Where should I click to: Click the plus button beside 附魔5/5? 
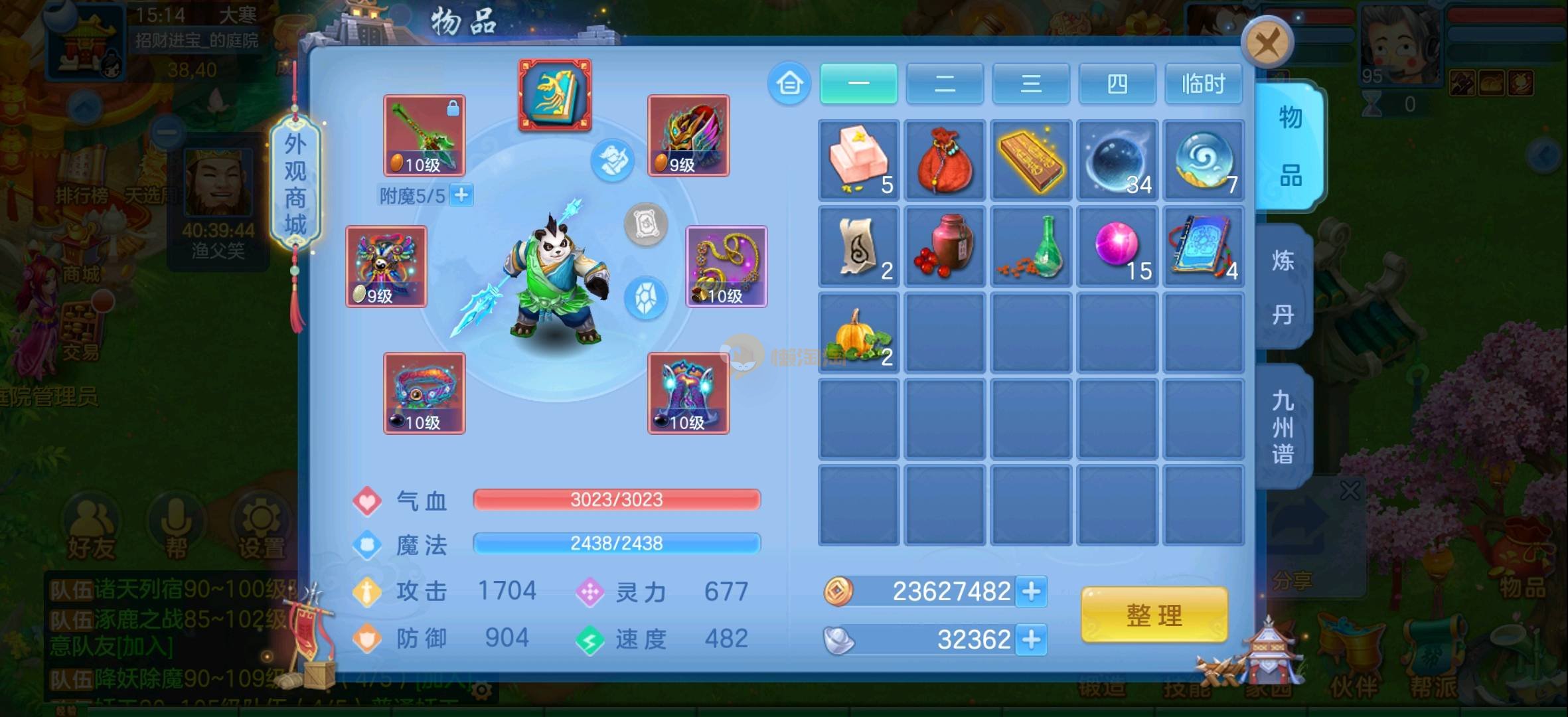tap(461, 196)
